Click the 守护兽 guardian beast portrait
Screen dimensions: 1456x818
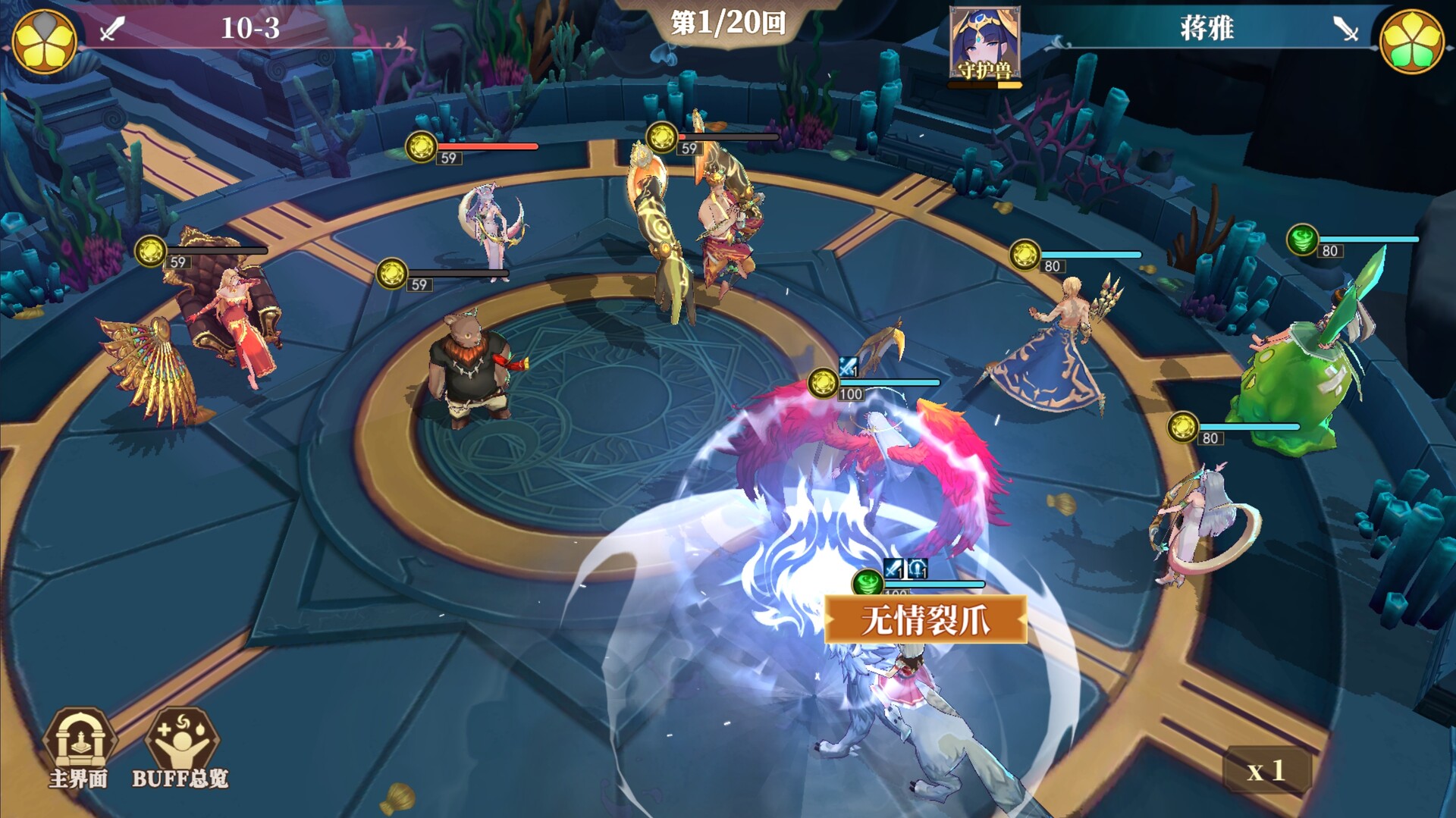(985, 42)
